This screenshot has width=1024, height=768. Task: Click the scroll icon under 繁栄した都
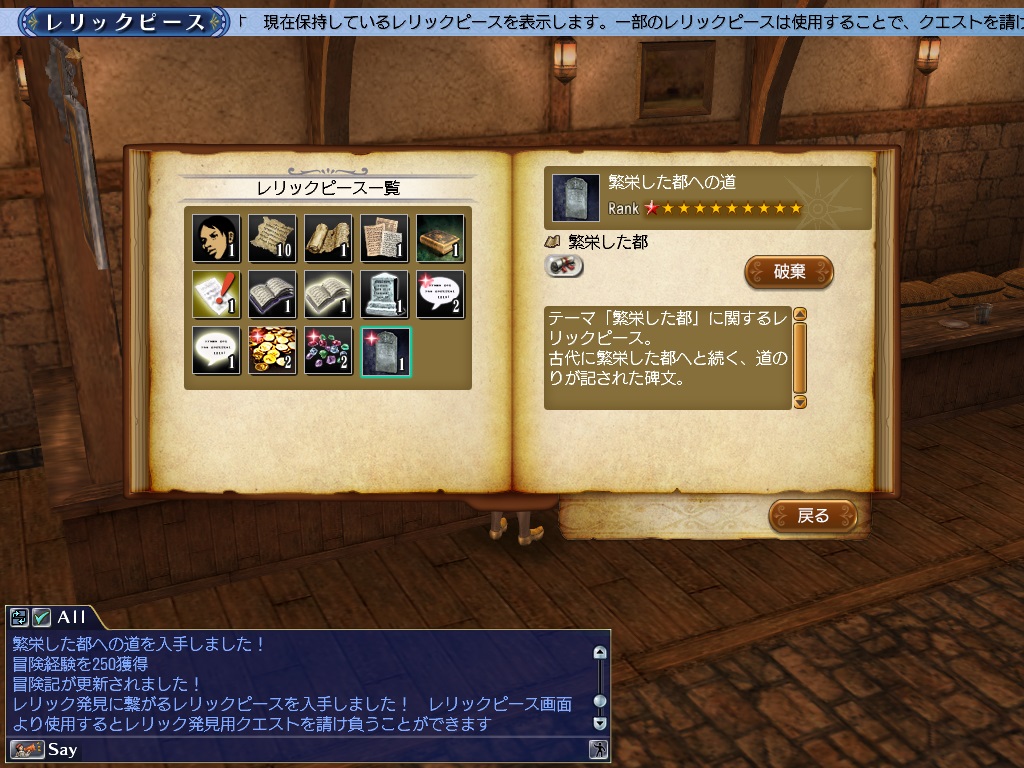click(565, 267)
